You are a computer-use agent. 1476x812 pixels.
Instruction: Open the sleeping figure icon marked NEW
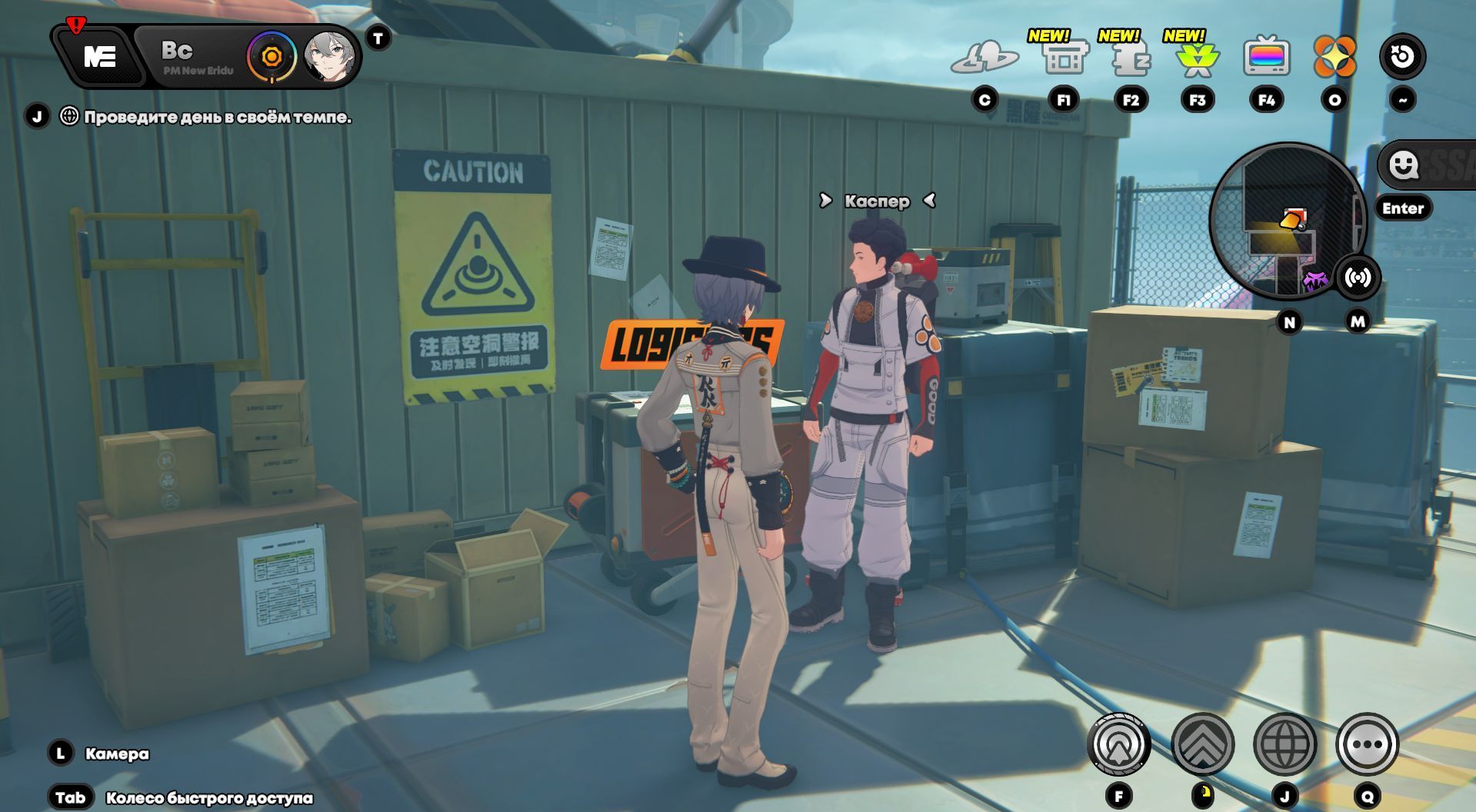[x=1131, y=58]
